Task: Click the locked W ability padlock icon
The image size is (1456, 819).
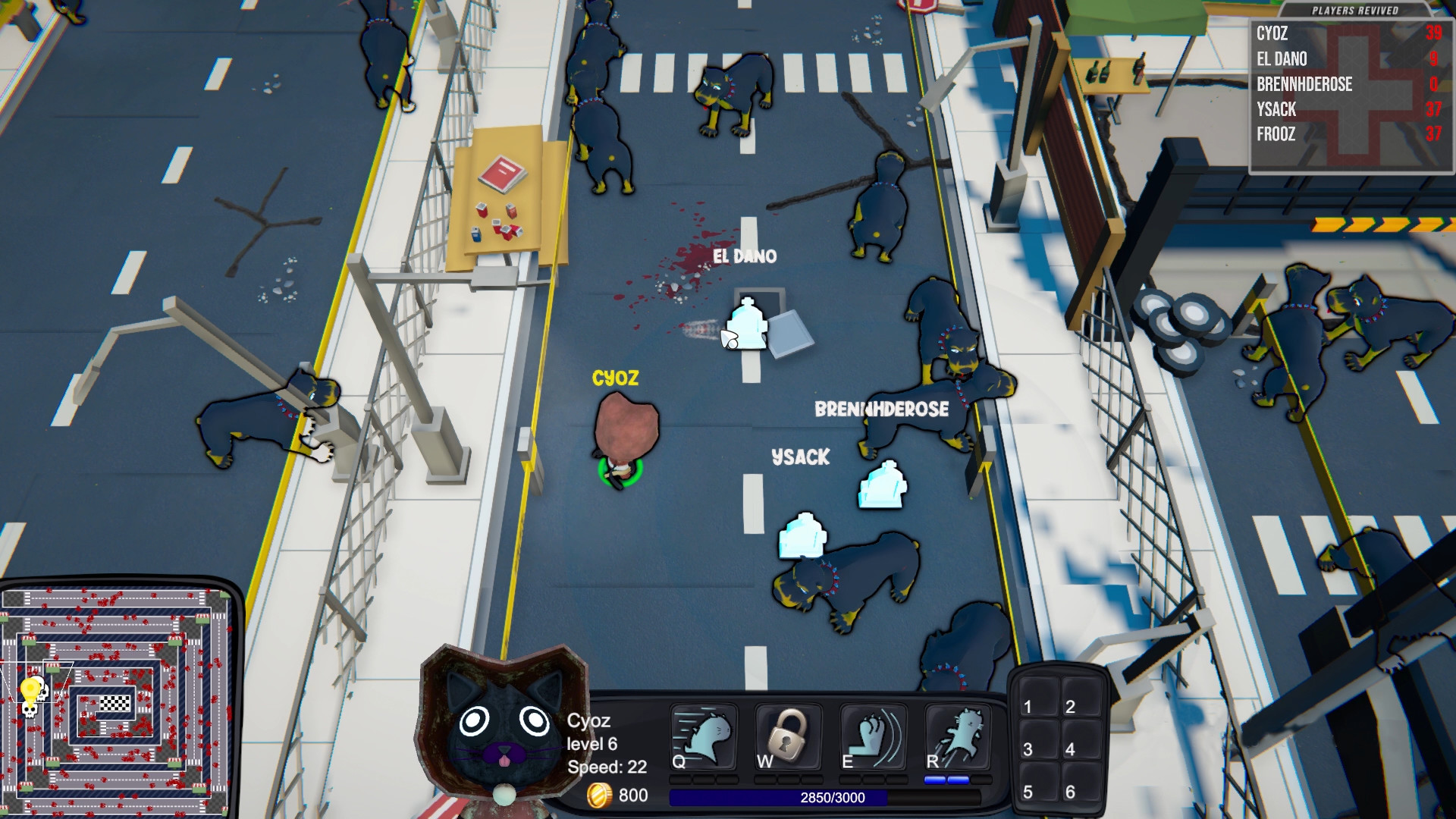Action: (x=789, y=737)
